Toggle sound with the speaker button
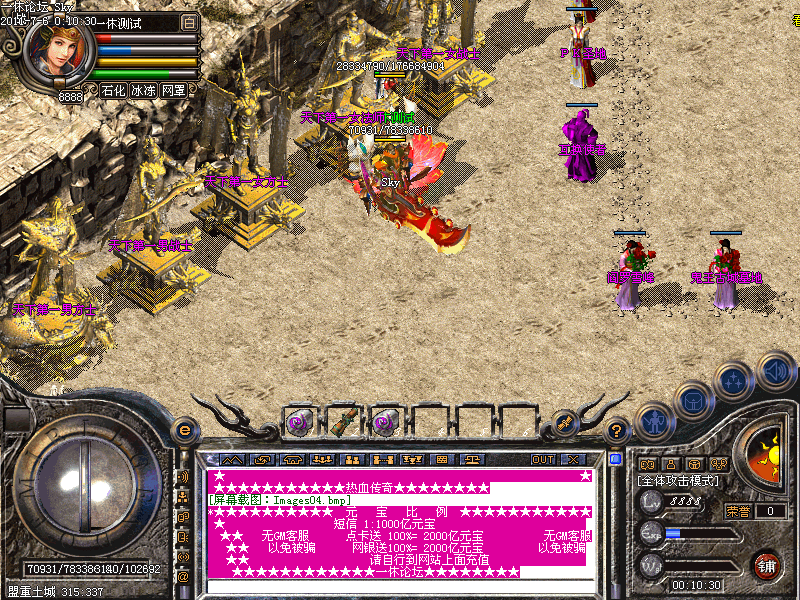Screen dimensions: 800x600 coord(775,370)
